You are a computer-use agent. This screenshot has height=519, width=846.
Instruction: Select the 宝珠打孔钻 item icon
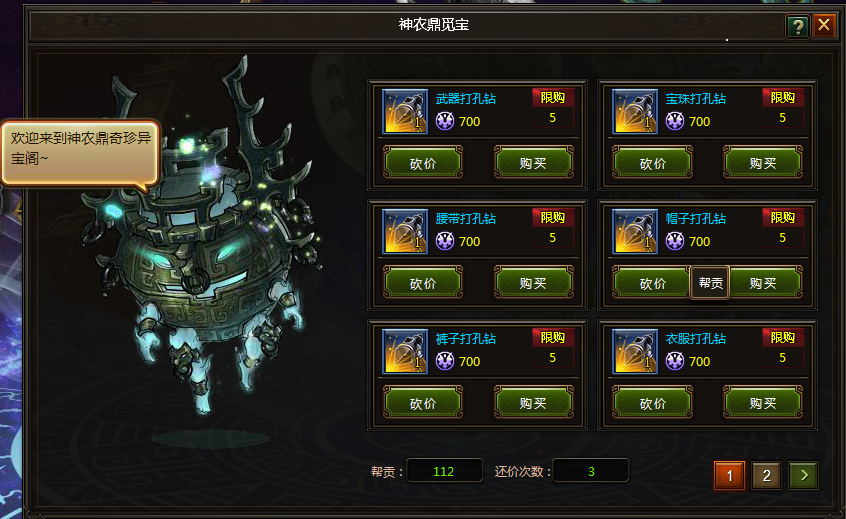[635, 111]
